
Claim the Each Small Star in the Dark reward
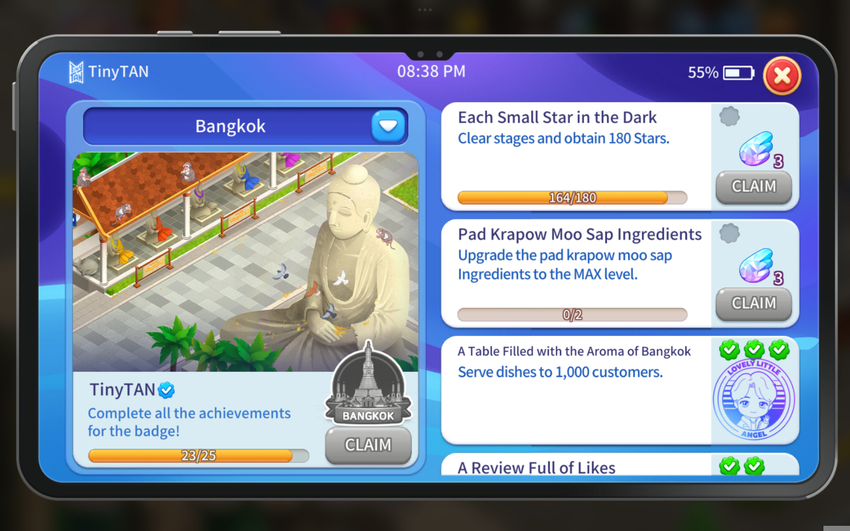coord(753,186)
